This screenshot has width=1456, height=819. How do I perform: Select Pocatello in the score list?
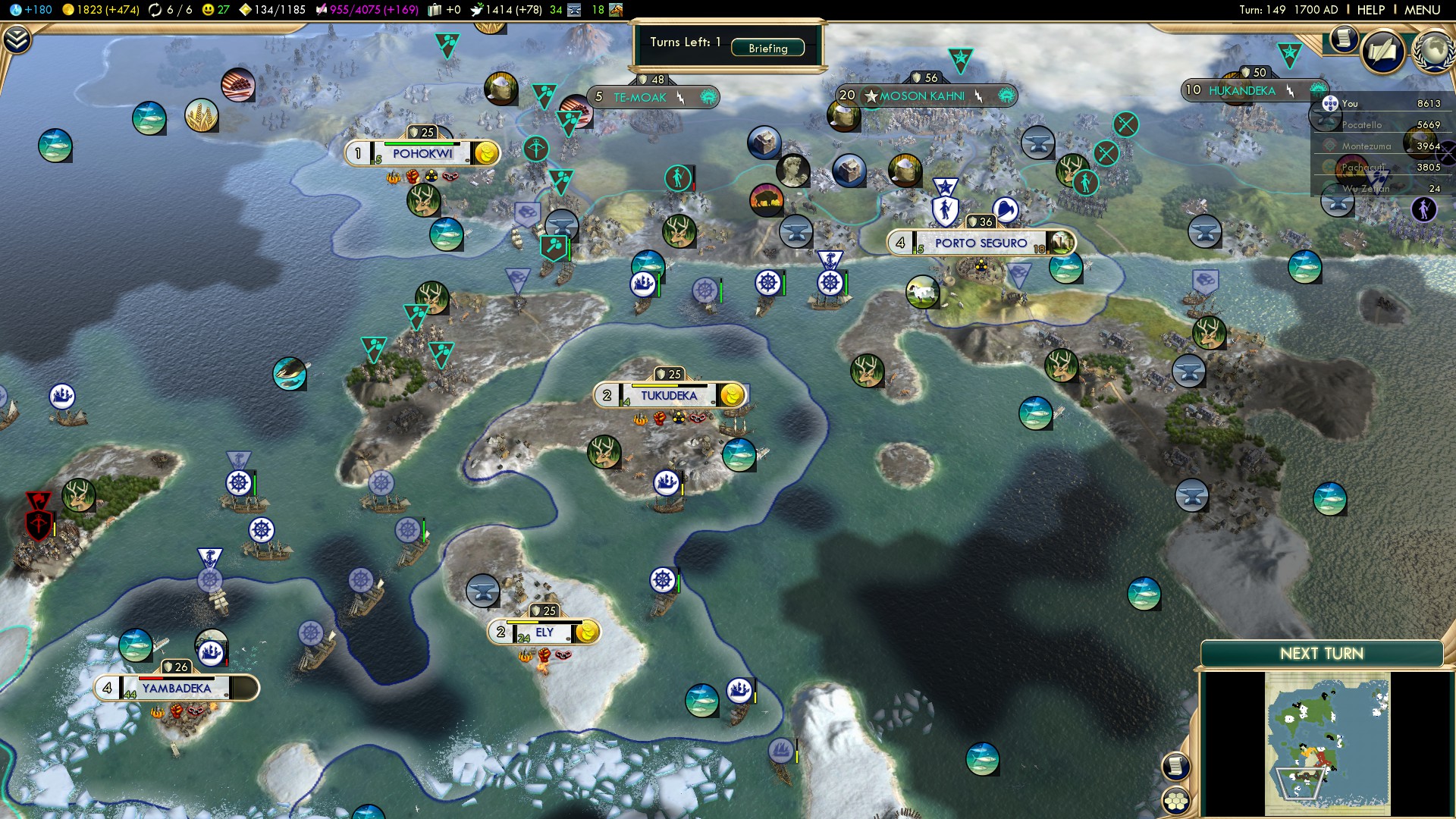click(x=1362, y=125)
